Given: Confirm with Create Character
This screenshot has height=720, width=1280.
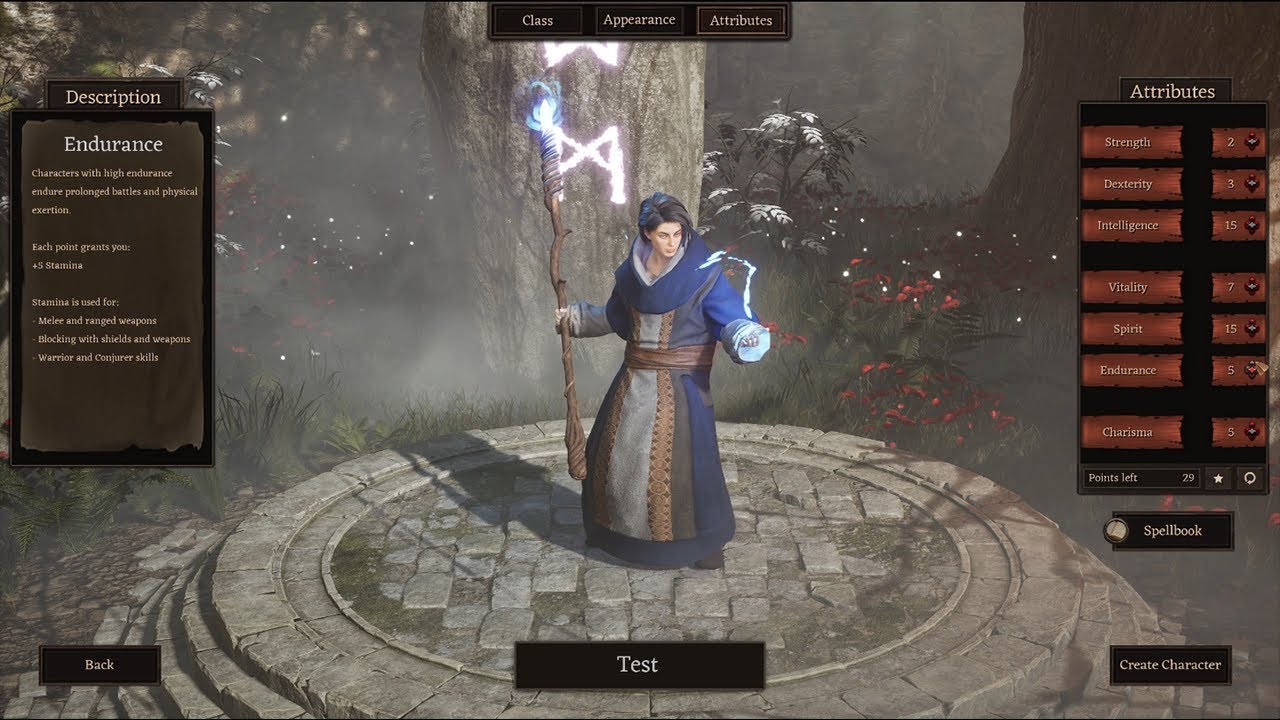Looking at the screenshot, I should pos(1170,665).
